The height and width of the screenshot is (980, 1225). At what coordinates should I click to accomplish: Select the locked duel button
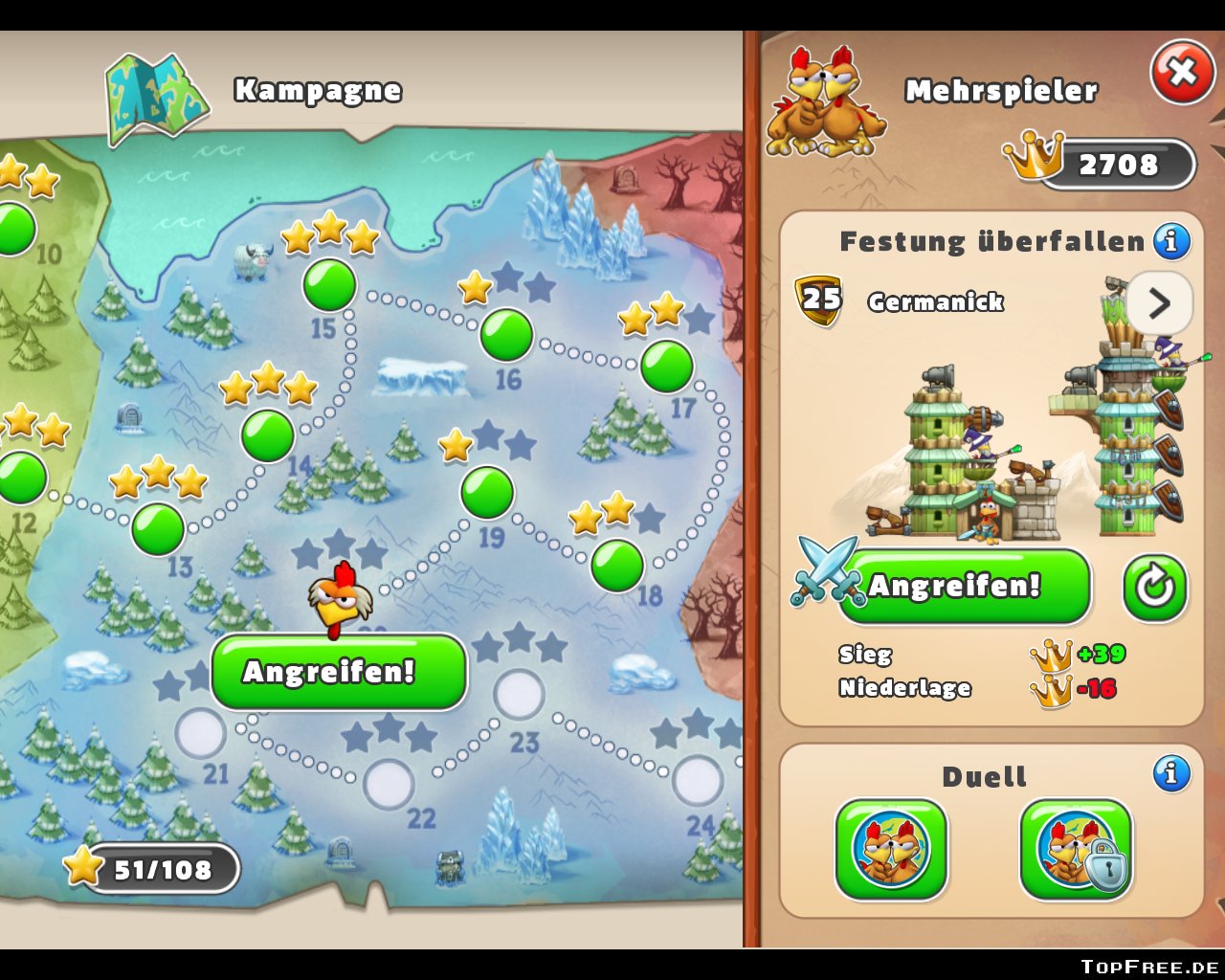click(1076, 849)
